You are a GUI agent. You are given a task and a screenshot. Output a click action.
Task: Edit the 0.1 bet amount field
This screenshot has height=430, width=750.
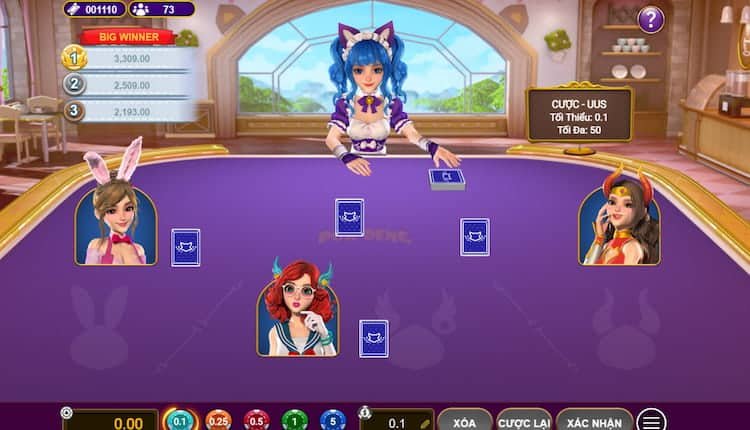[x=398, y=422]
